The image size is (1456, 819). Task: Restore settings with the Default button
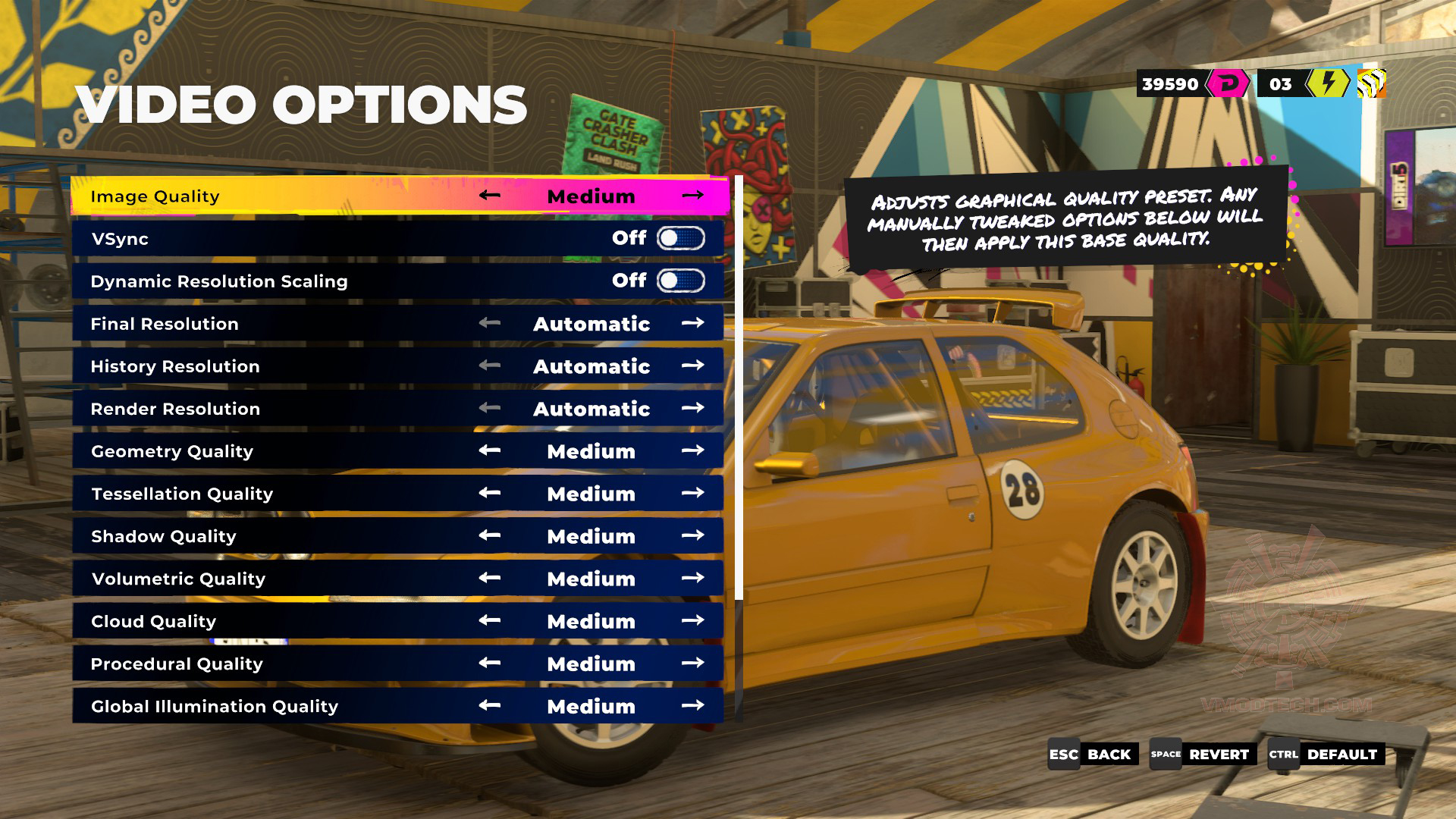[x=1326, y=755]
